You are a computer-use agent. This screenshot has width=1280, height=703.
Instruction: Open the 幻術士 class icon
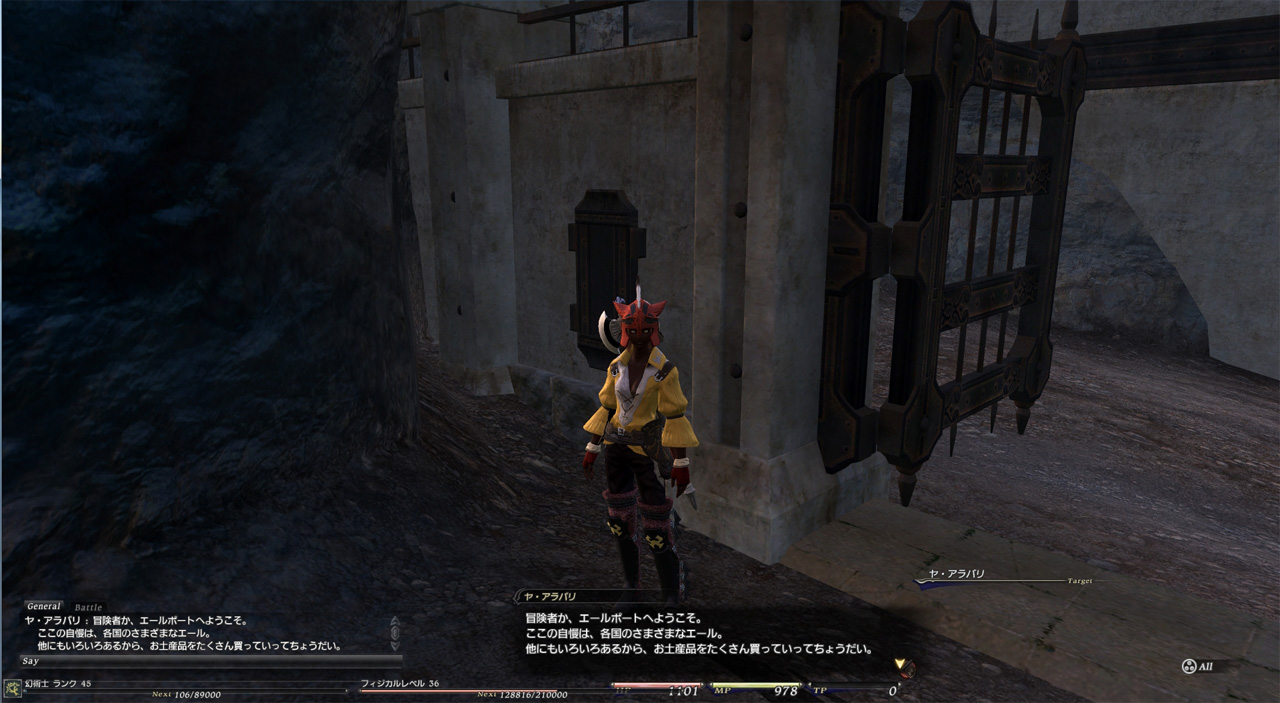13,688
